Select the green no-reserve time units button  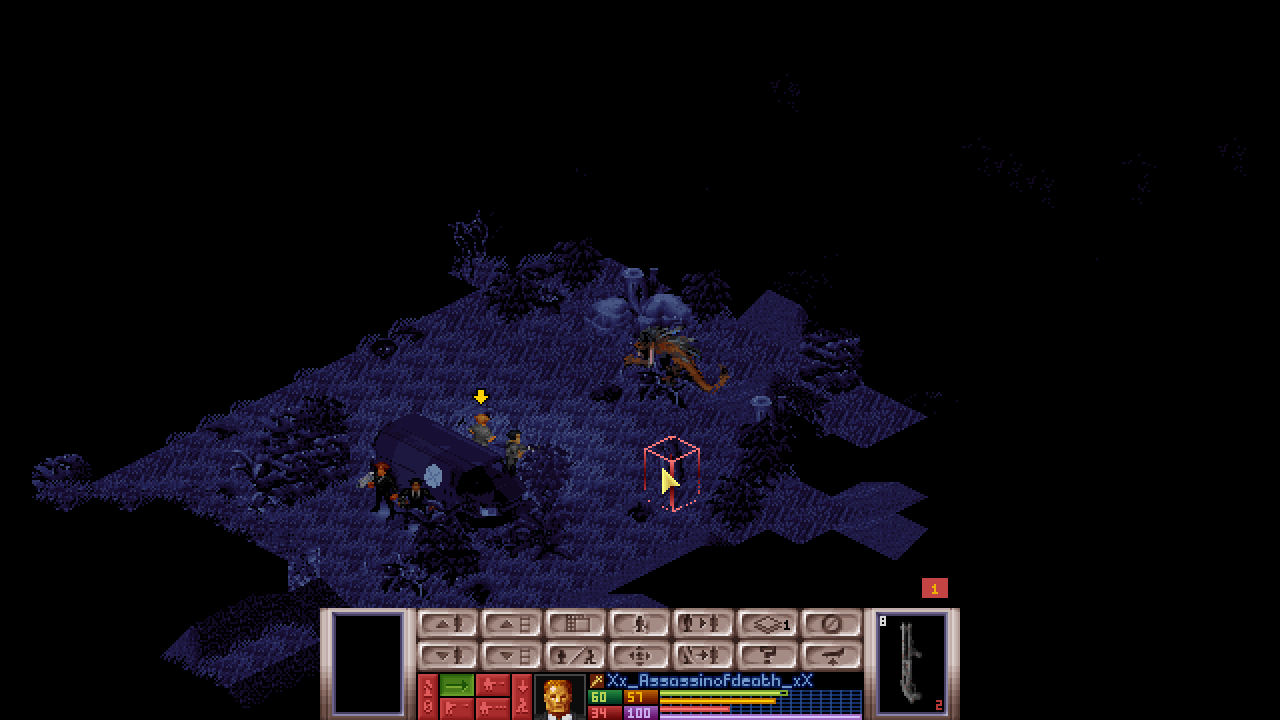[x=457, y=685]
